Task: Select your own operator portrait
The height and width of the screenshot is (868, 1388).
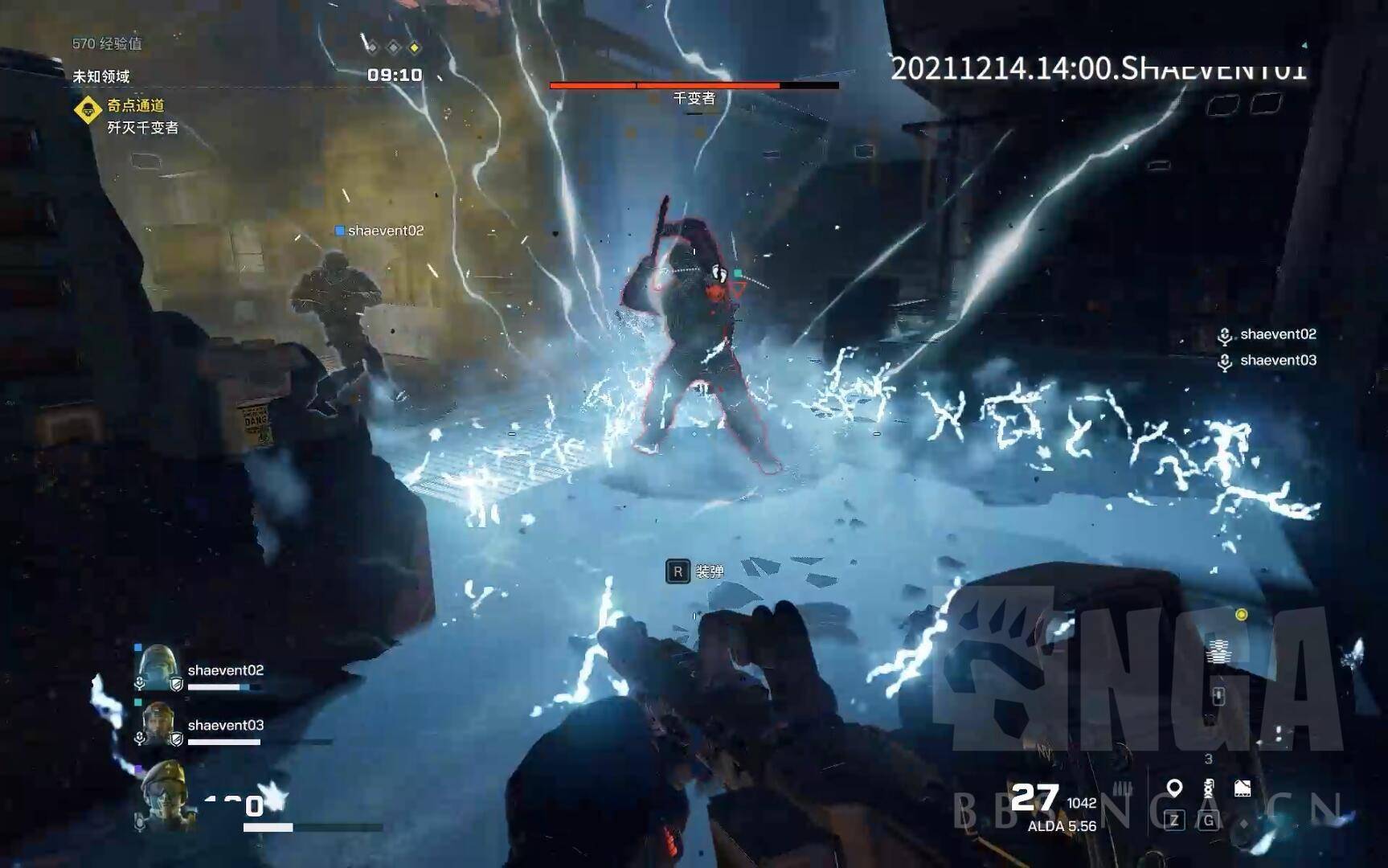Action: 166,793
